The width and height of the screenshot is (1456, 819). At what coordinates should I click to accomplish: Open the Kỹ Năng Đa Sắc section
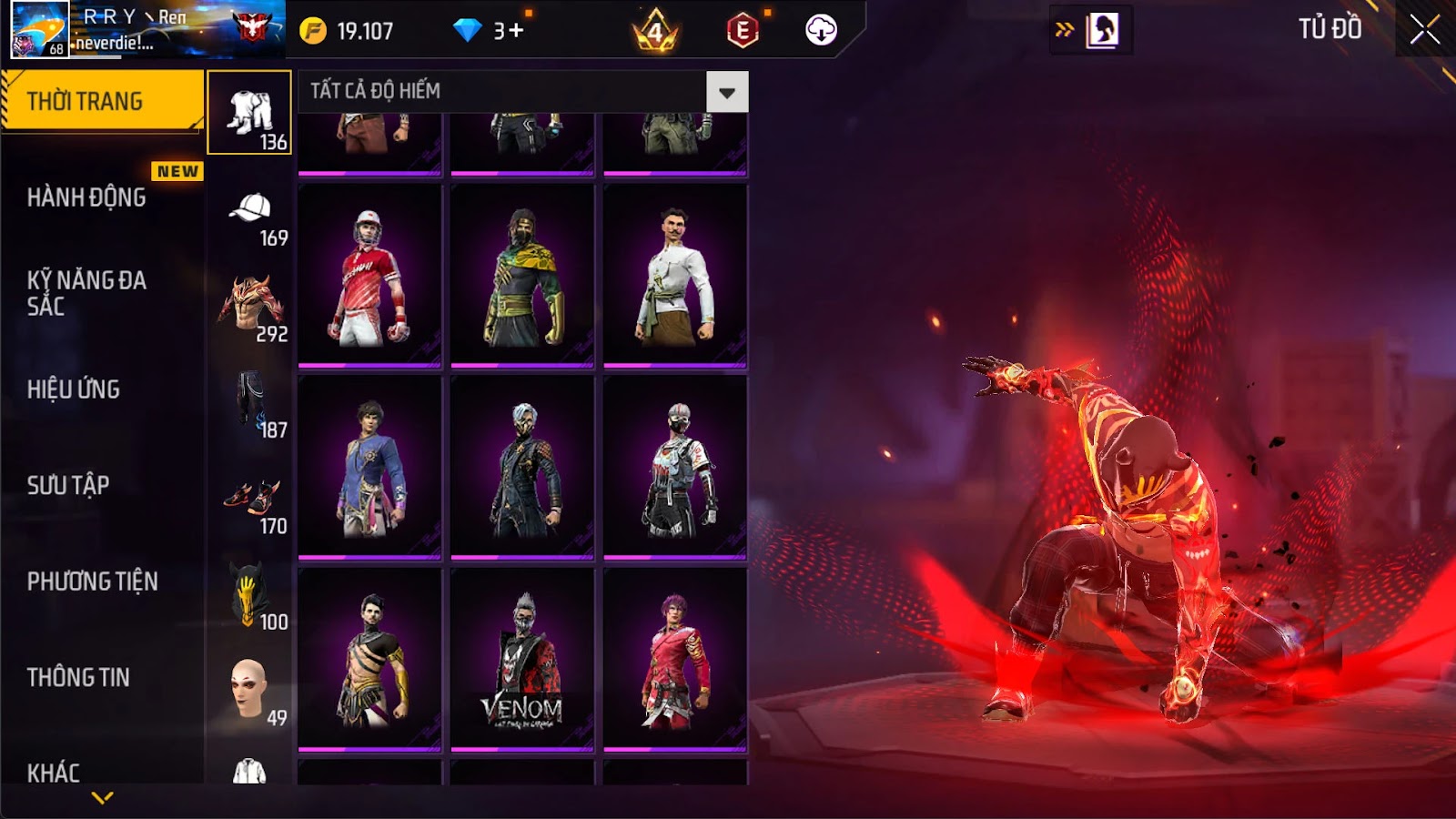[86, 293]
